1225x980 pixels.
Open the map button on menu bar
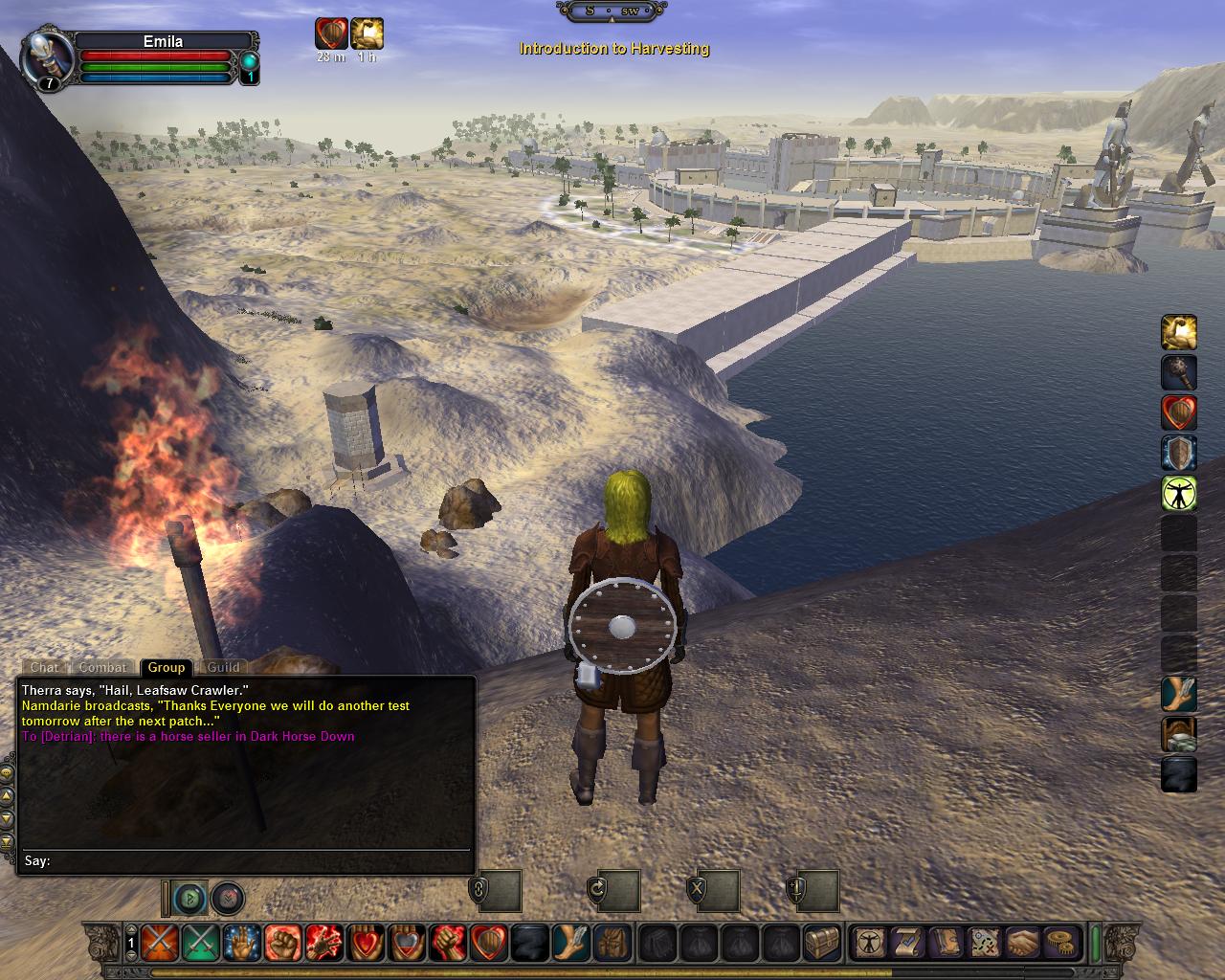pos(985,943)
